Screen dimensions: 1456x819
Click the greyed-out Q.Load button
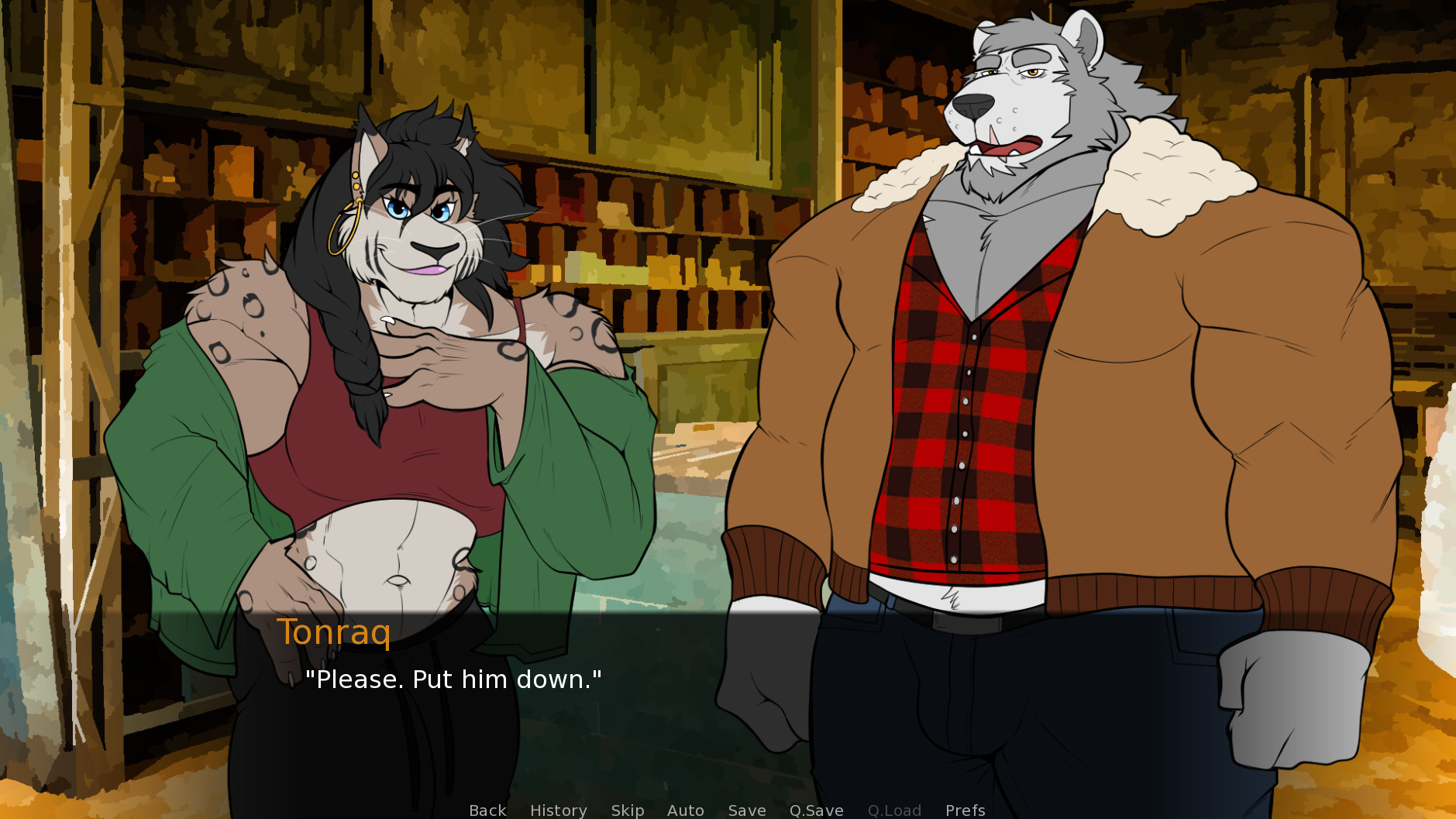click(x=894, y=810)
